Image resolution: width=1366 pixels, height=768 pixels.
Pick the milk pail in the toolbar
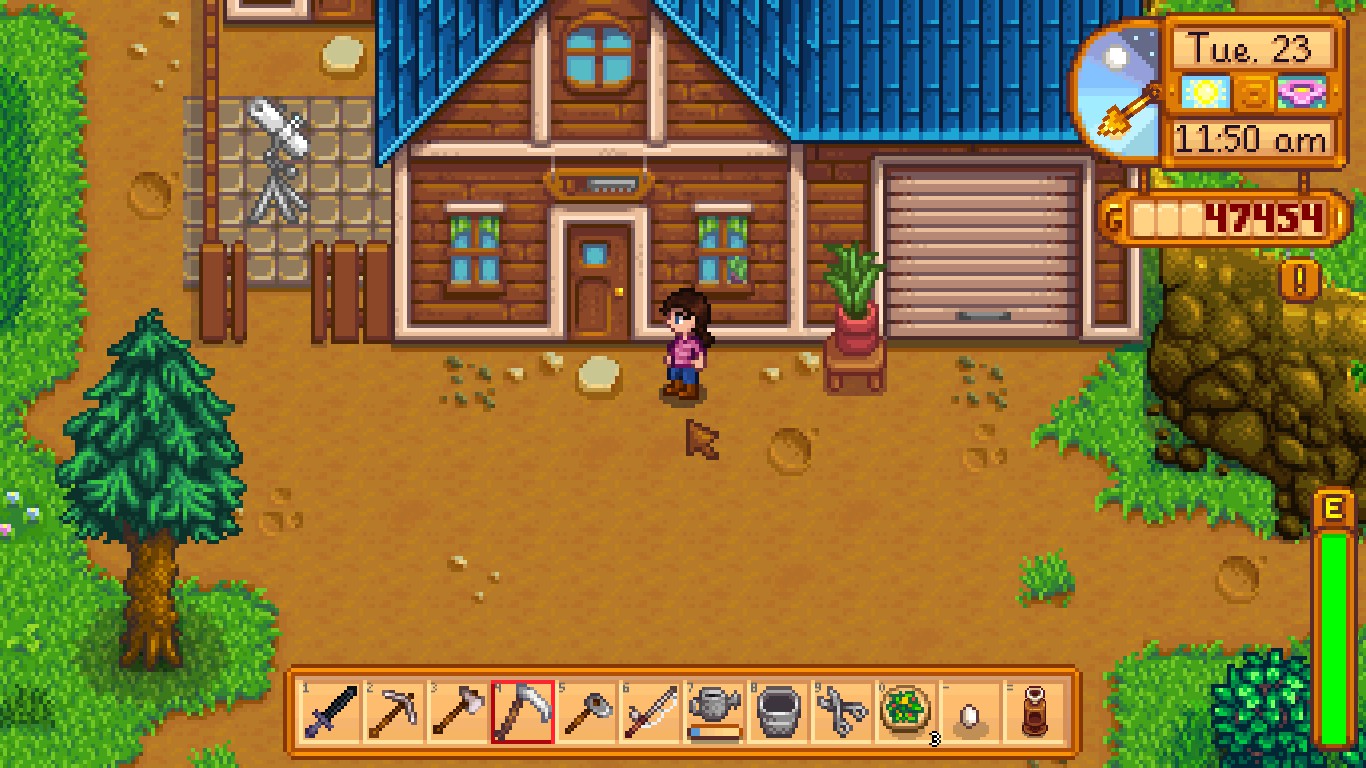click(x=778, y=712)
